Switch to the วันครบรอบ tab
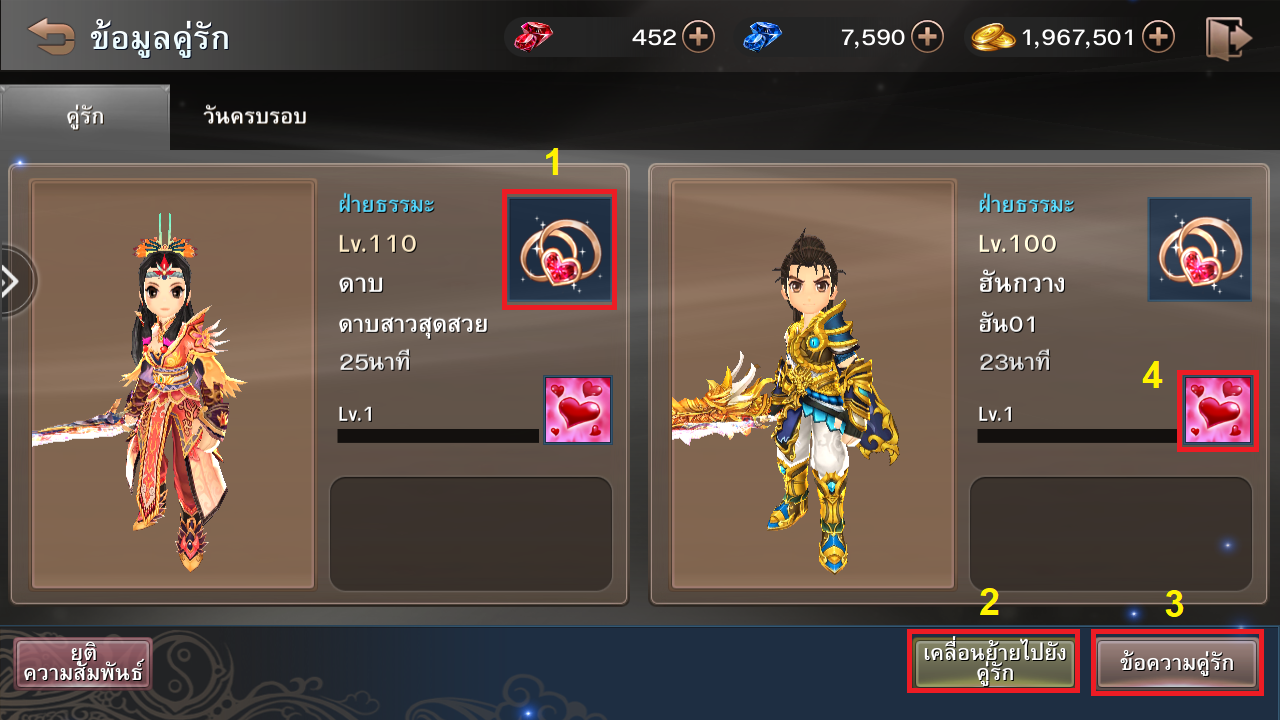 tap(254, 117)
